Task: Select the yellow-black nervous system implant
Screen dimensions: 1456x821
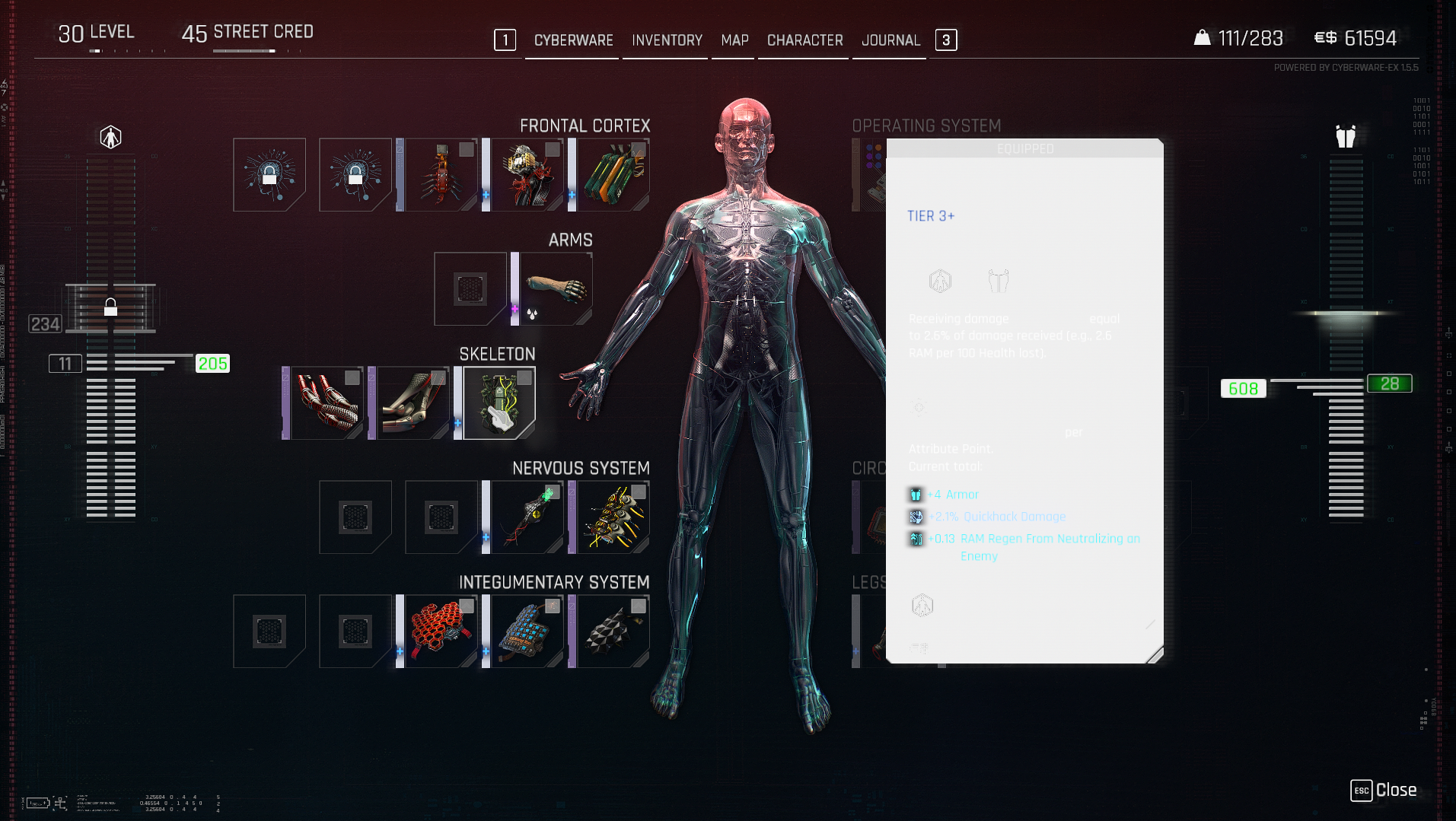Action: pyautogui.click(x=613, y=517)
